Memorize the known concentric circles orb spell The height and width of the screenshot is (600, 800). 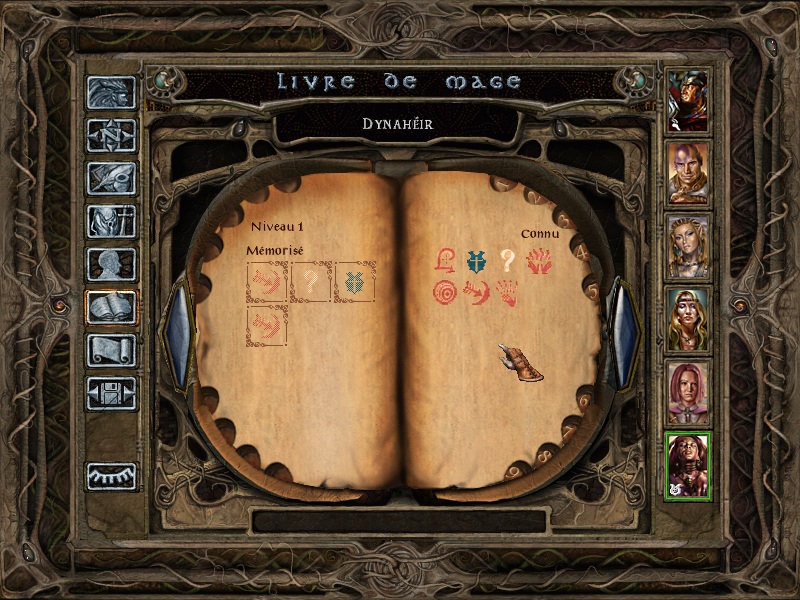[445, 294]
